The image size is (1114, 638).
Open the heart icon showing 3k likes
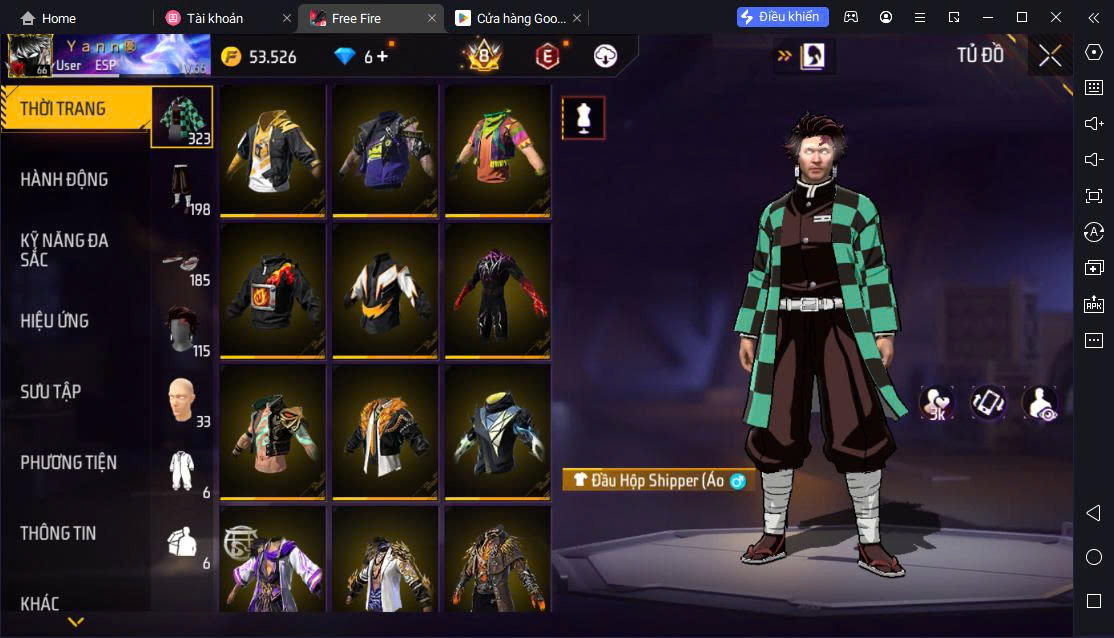pos(937,403)
